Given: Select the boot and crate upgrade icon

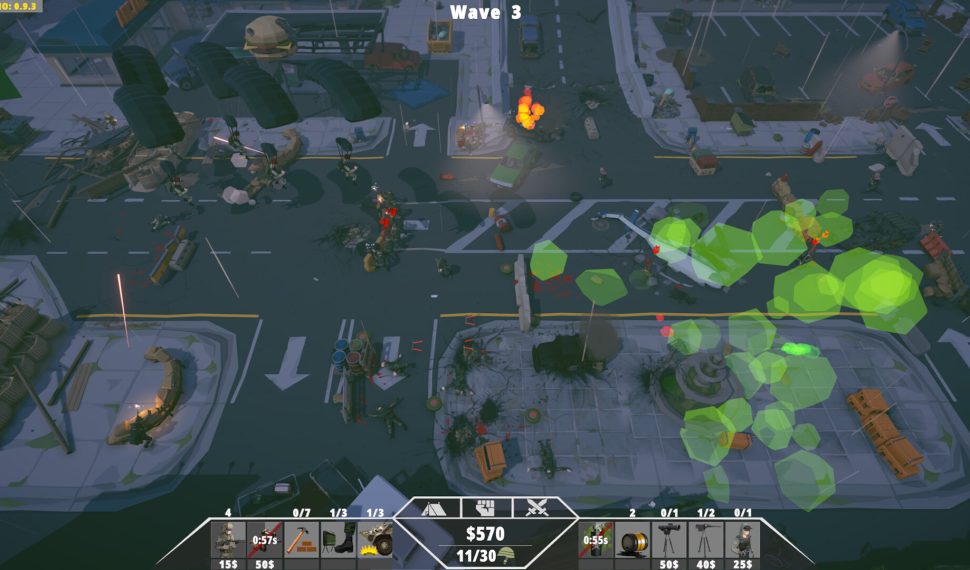Looking at the screenshot, I should pyautogui.click(x=338, y=540).
